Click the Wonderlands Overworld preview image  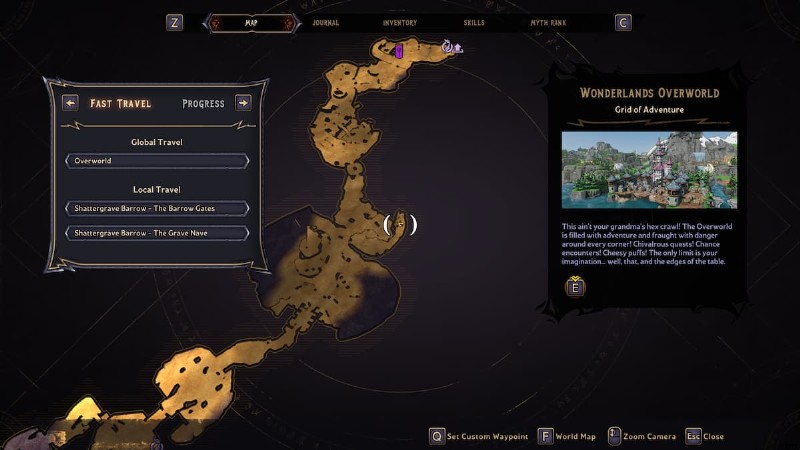pyautogui.click(x=649, y=170)
